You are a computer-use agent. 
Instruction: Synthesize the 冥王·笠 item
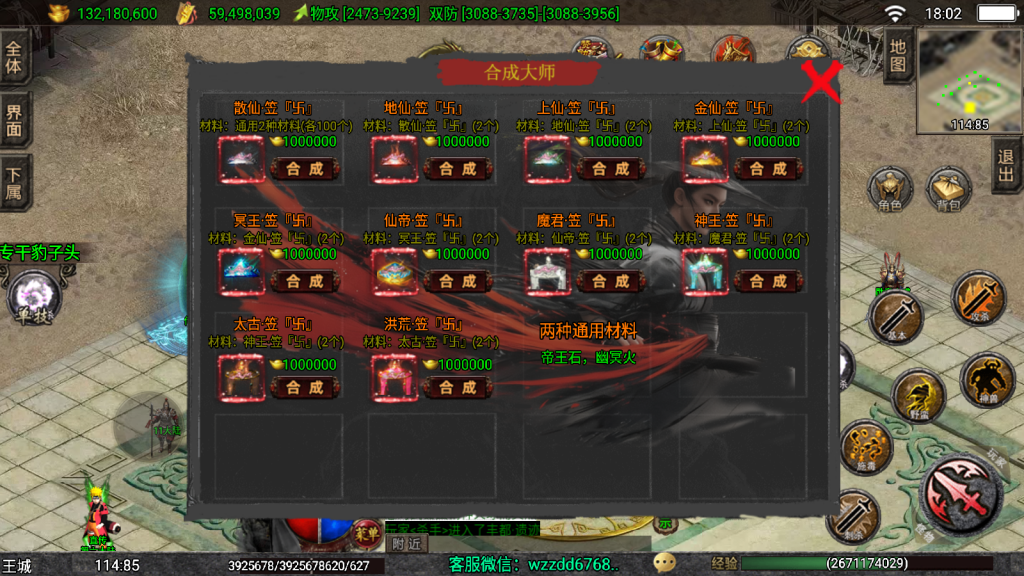tap(305, 281)
